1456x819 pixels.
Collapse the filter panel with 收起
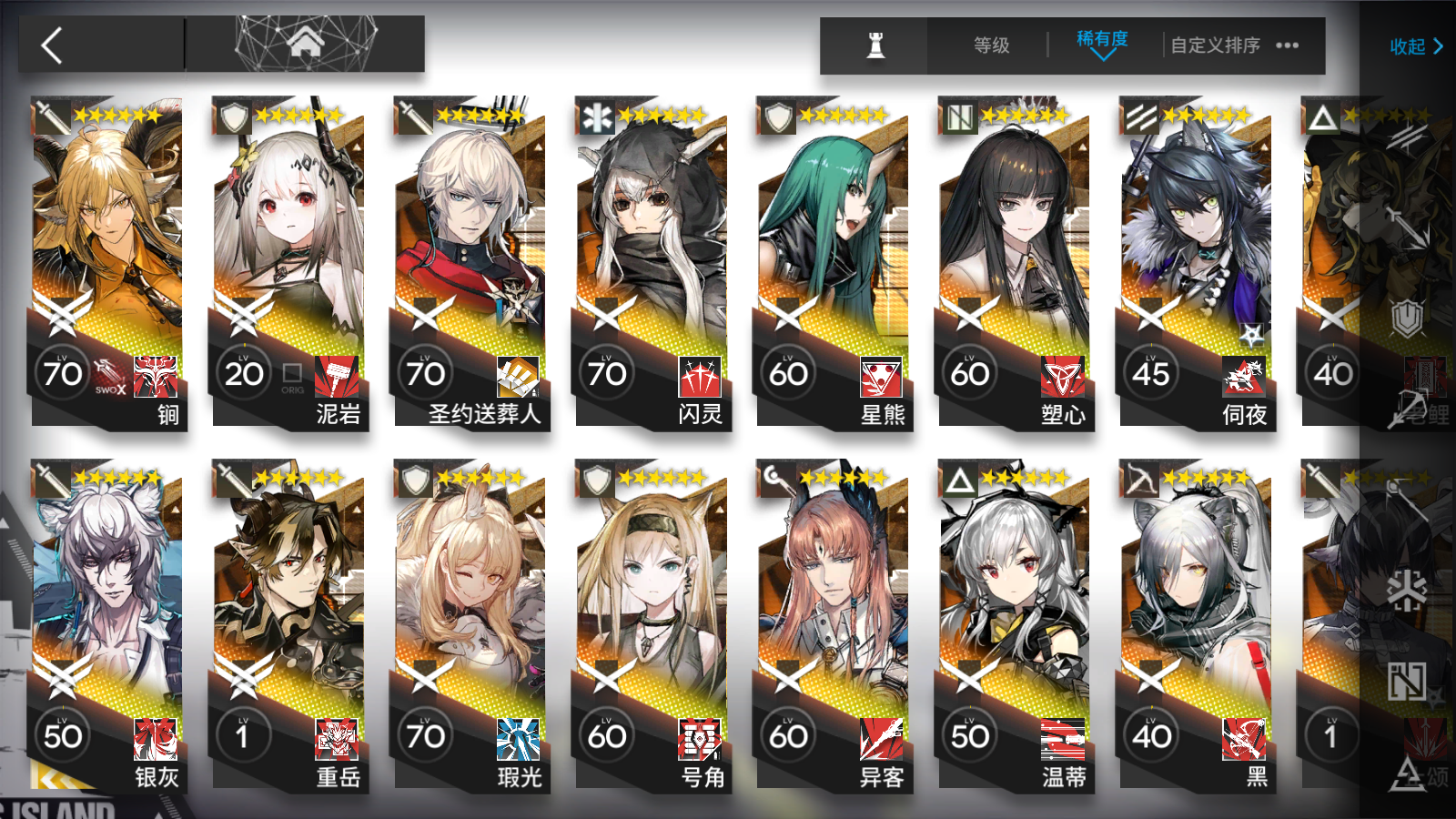1415,46
